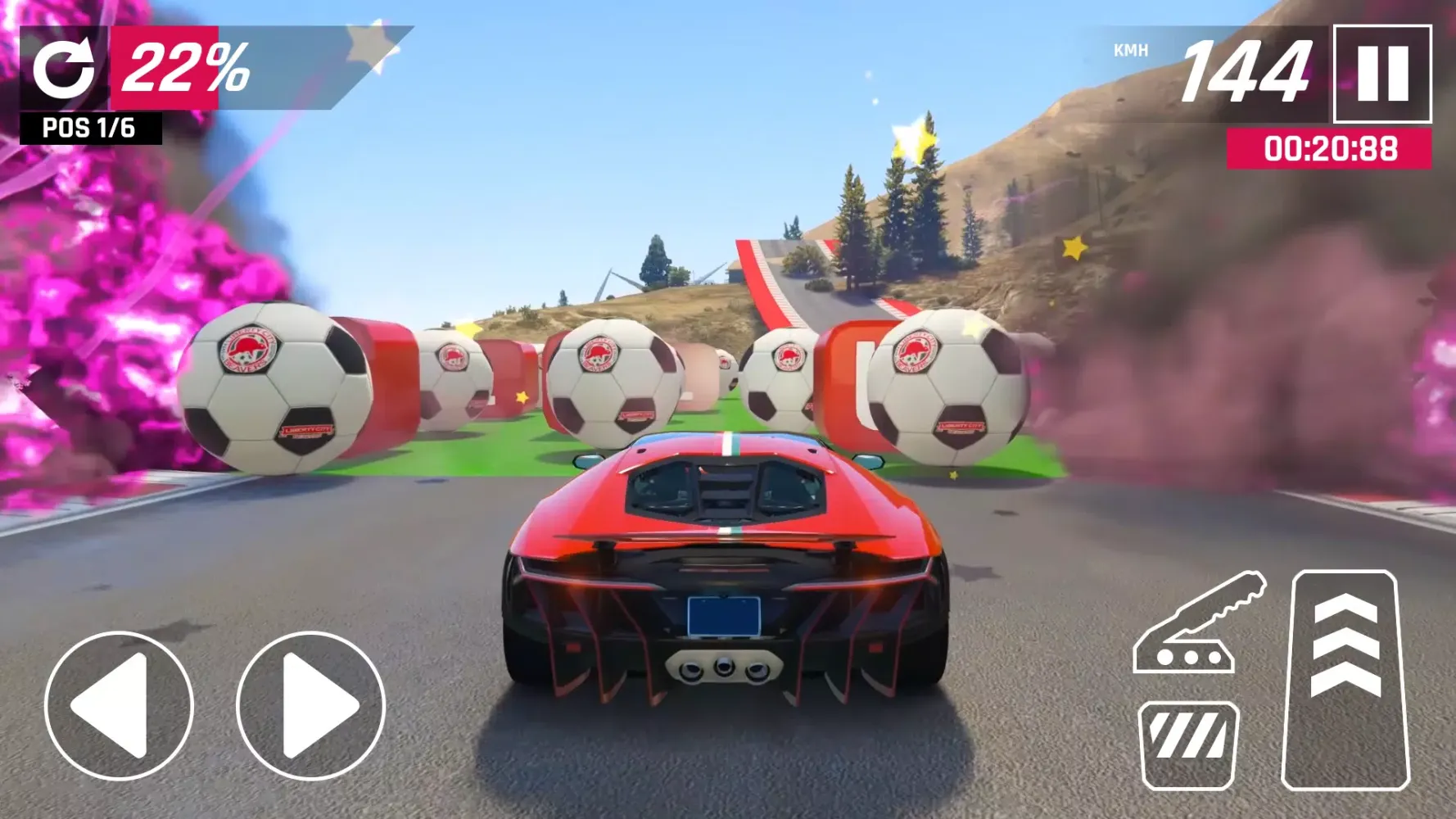
Task: Tap the 22% race progress bar
Action: (184, 70)
